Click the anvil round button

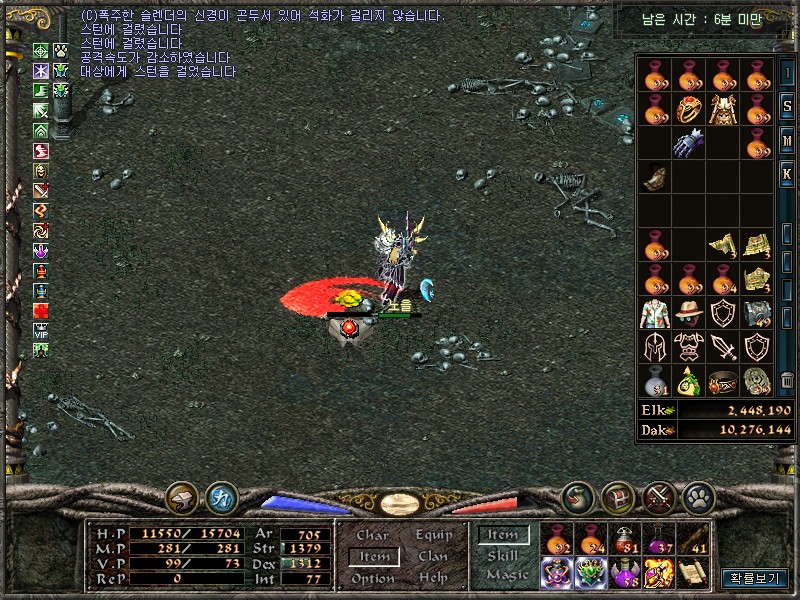pos(182,497)
